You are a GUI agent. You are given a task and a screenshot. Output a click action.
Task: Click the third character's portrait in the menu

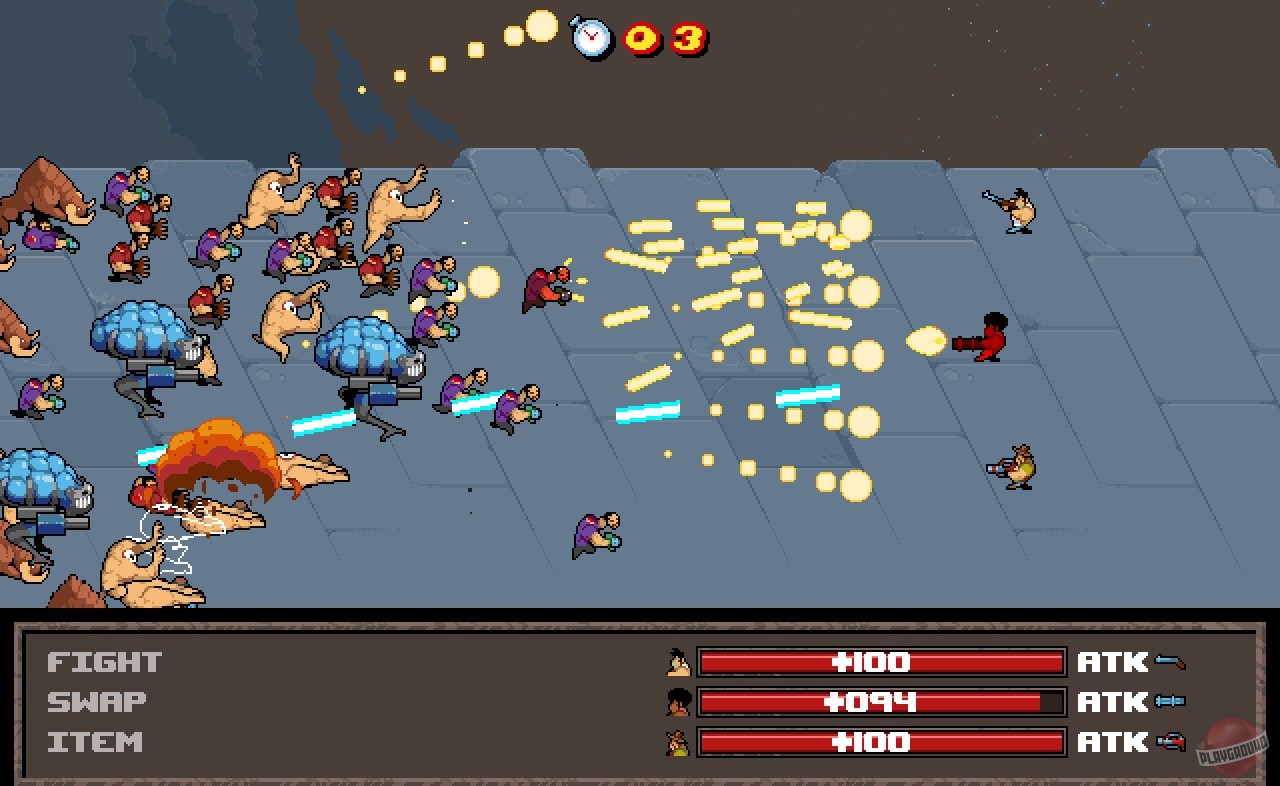click(x=680, y=742)
